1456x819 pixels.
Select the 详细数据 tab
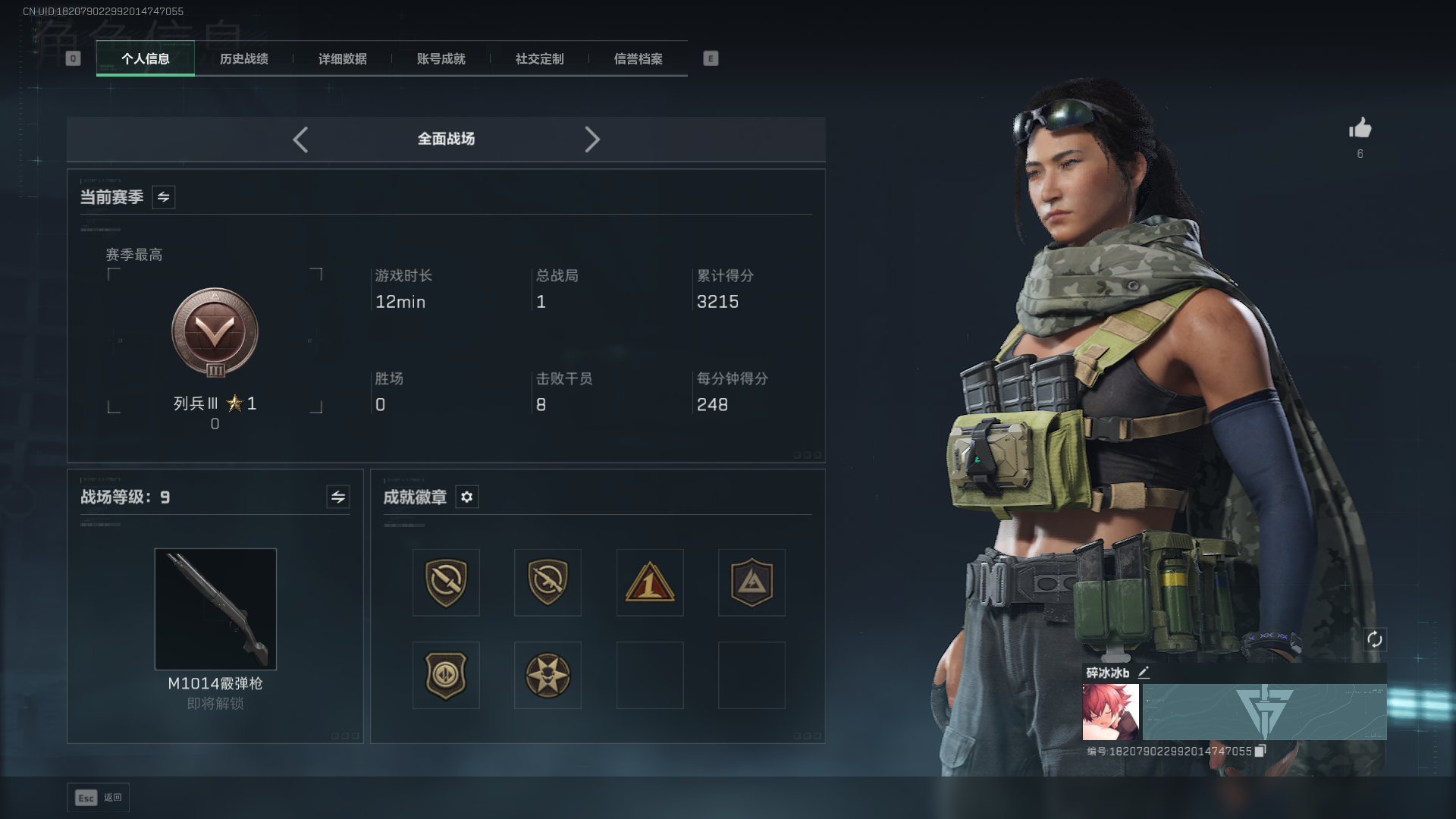[x=342, y=58]
